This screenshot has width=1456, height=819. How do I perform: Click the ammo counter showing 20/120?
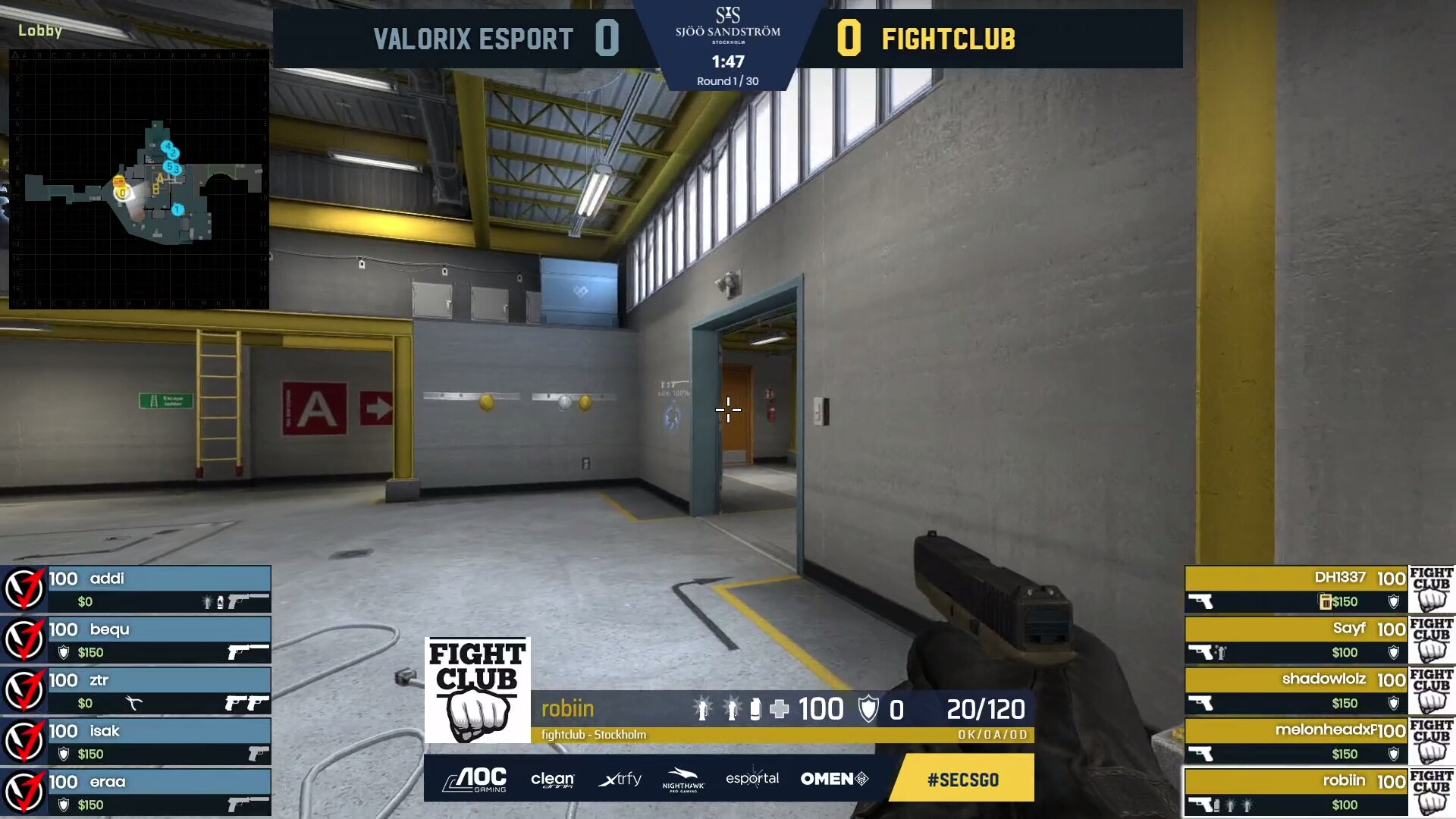click(987, 710)
